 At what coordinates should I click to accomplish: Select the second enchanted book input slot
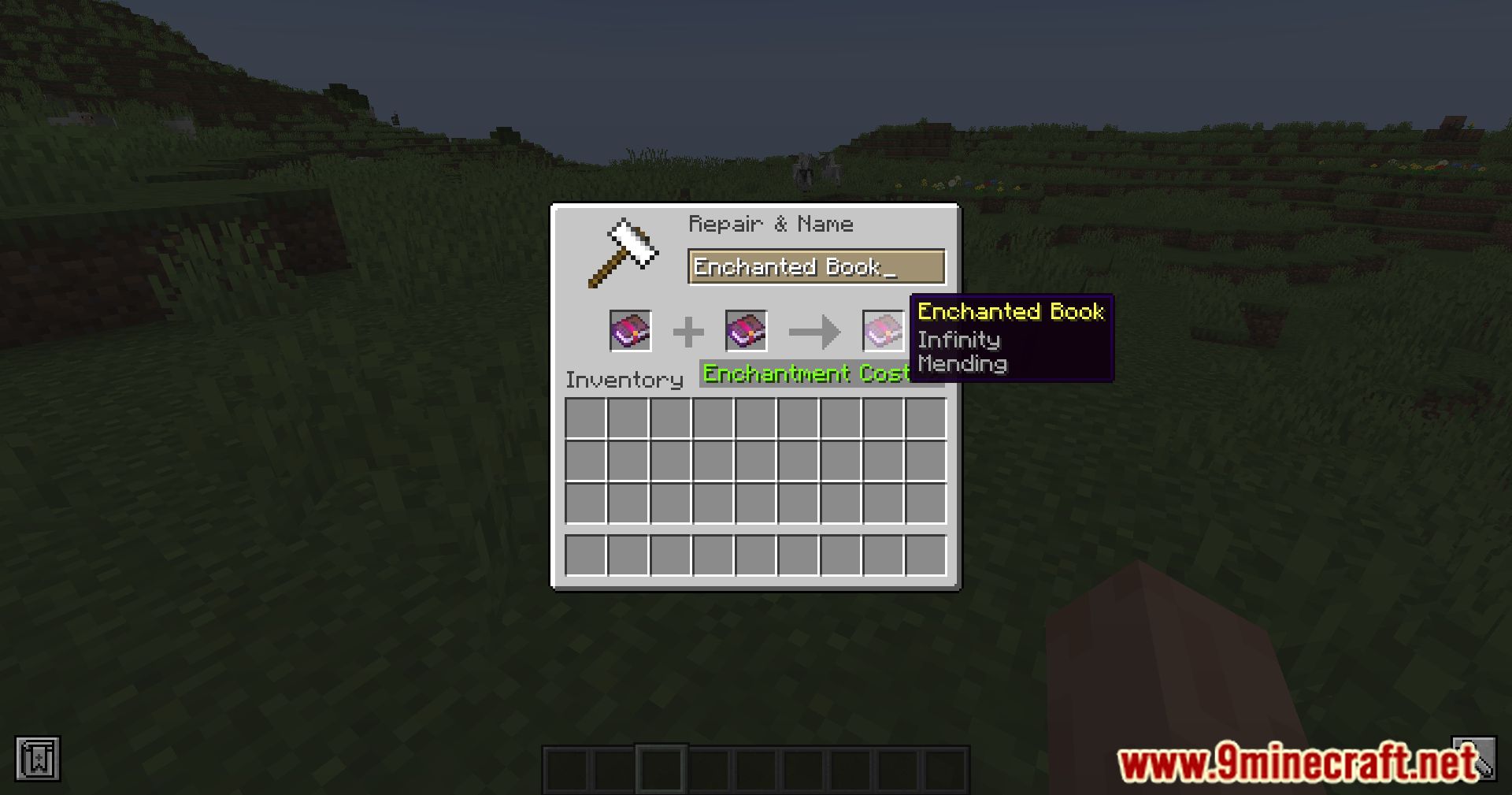(x=744, y=330)
